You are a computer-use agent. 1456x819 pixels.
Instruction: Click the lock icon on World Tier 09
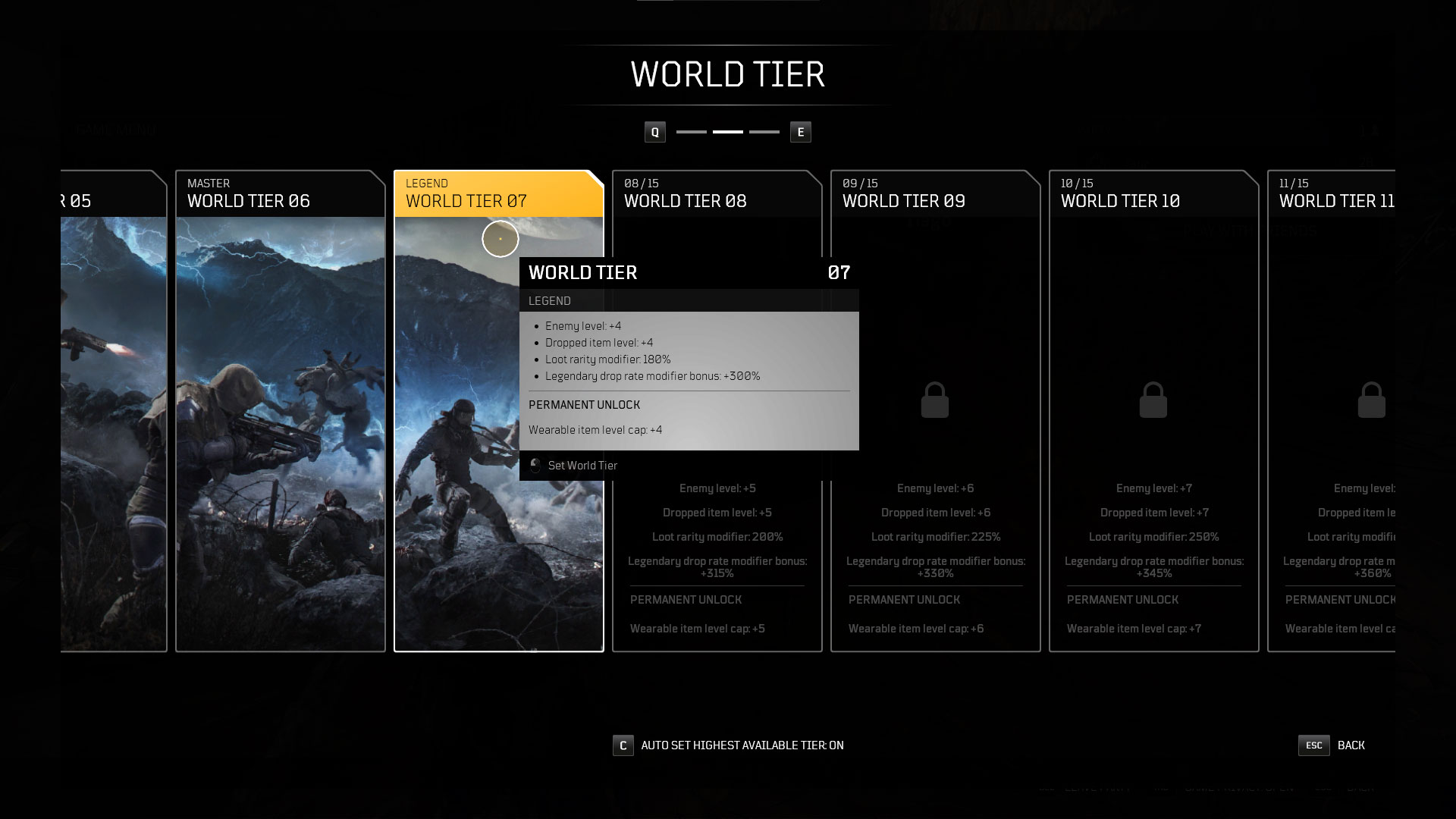point(935,400)
